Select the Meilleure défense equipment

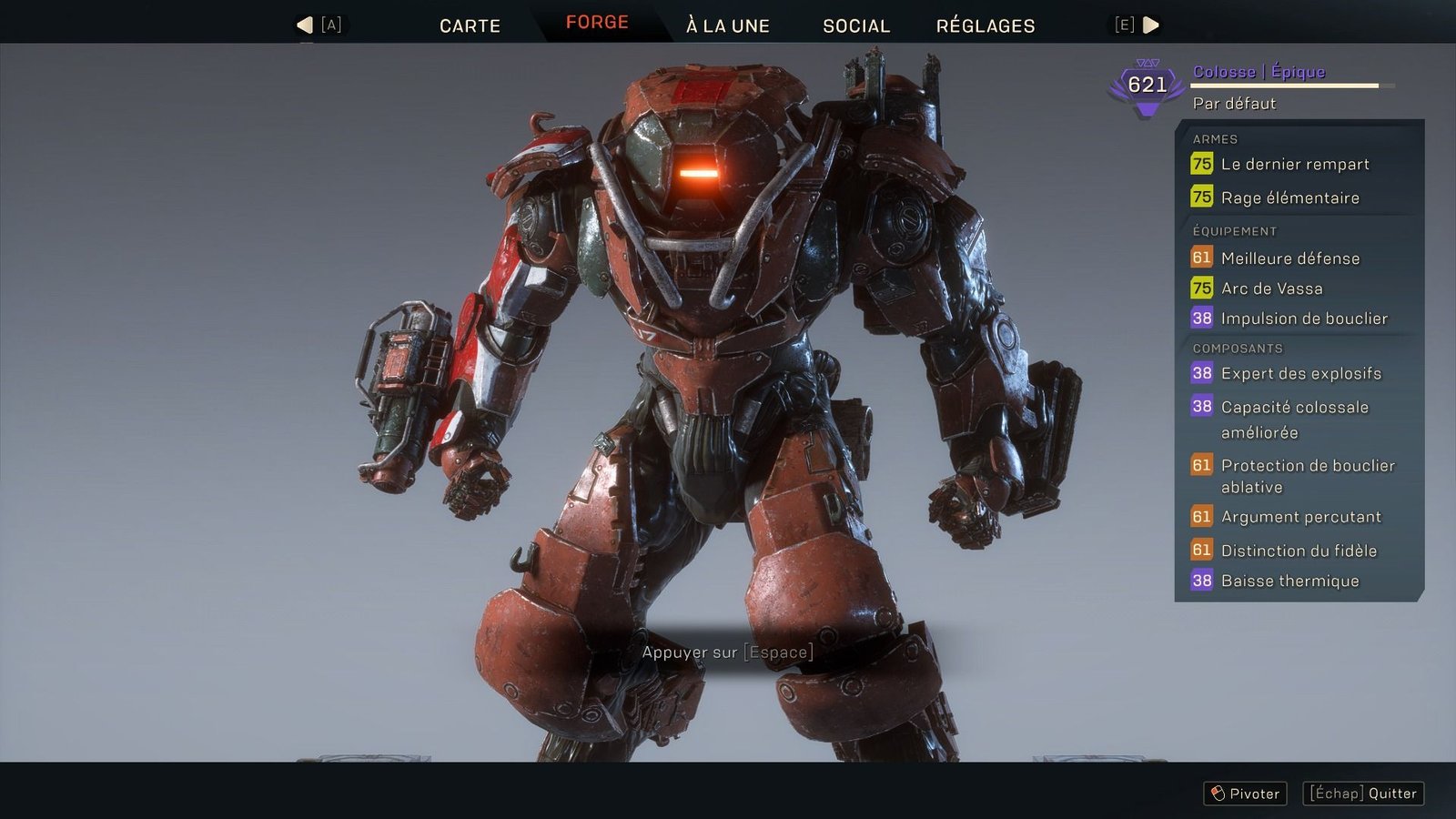(1289, 258)
